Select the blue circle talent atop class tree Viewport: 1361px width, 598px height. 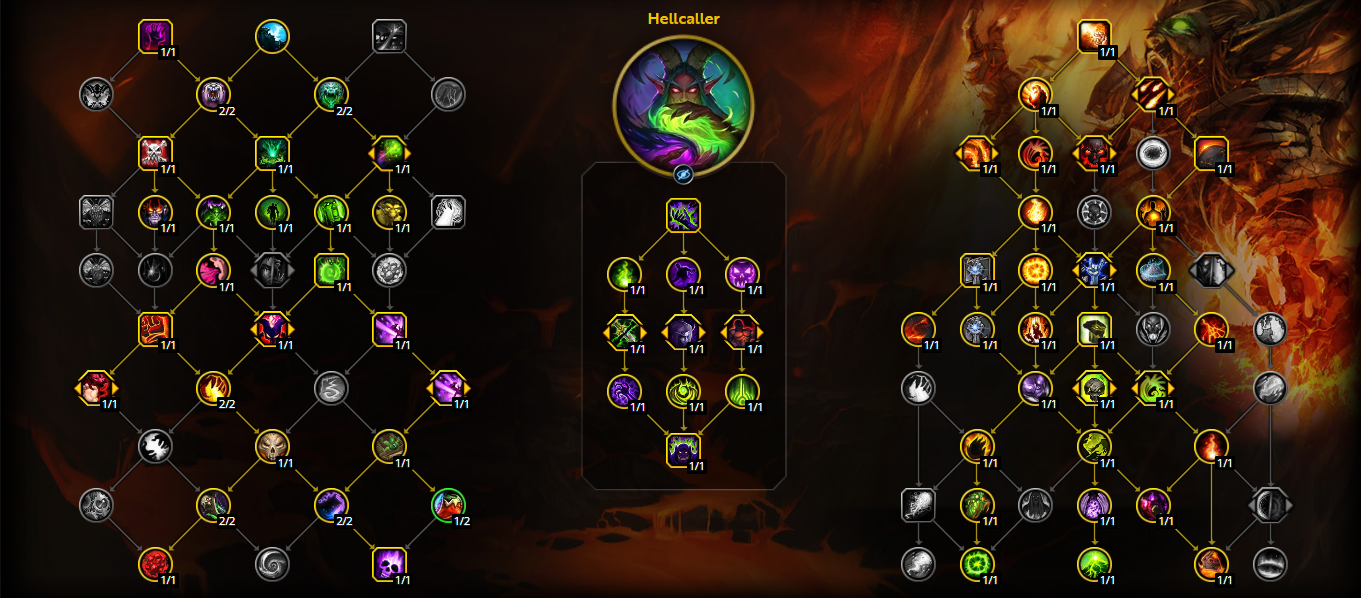tap(272, 36)
